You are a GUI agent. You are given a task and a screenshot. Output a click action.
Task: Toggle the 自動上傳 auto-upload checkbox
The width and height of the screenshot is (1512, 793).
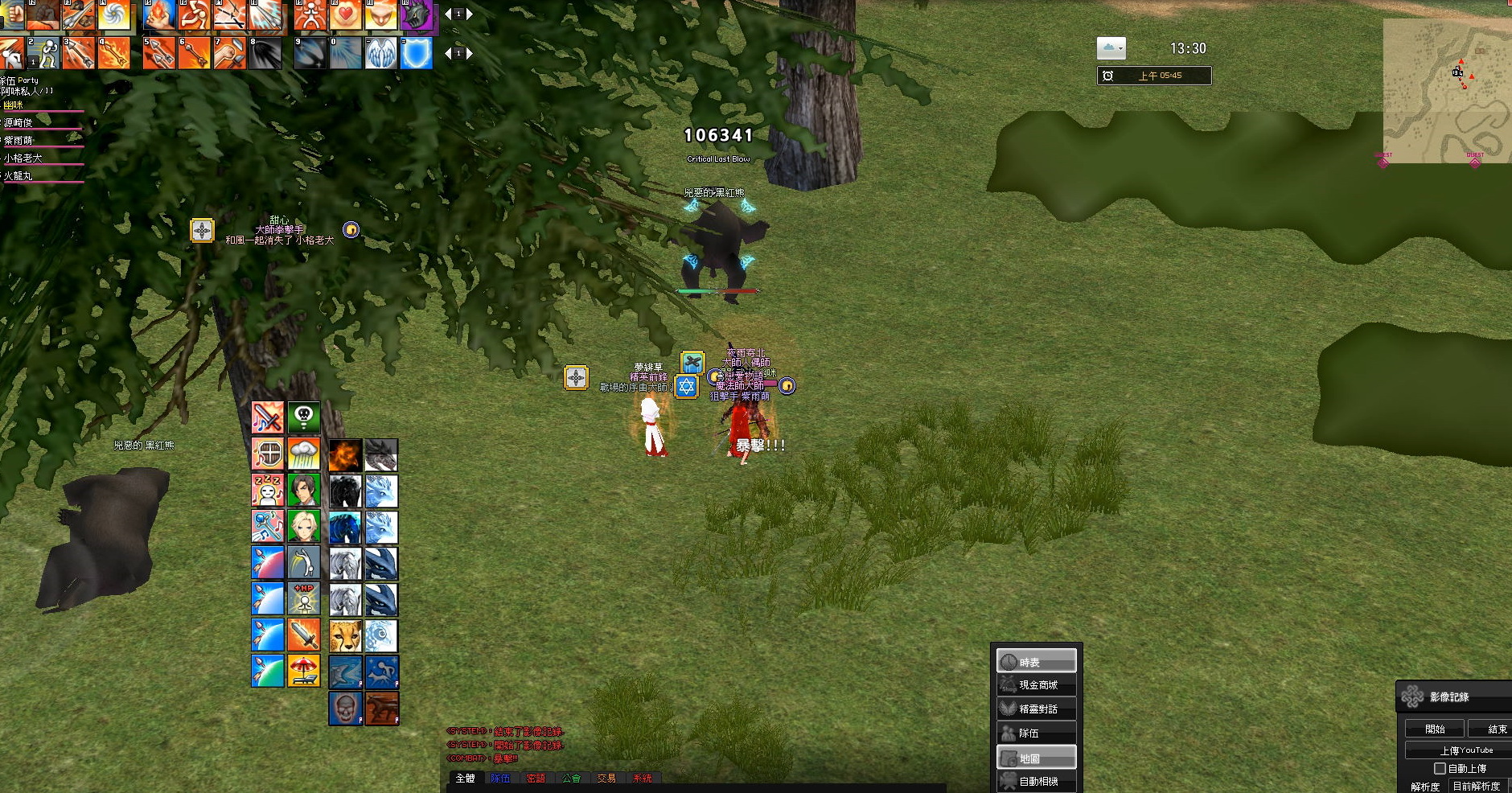coord(1440,768)
